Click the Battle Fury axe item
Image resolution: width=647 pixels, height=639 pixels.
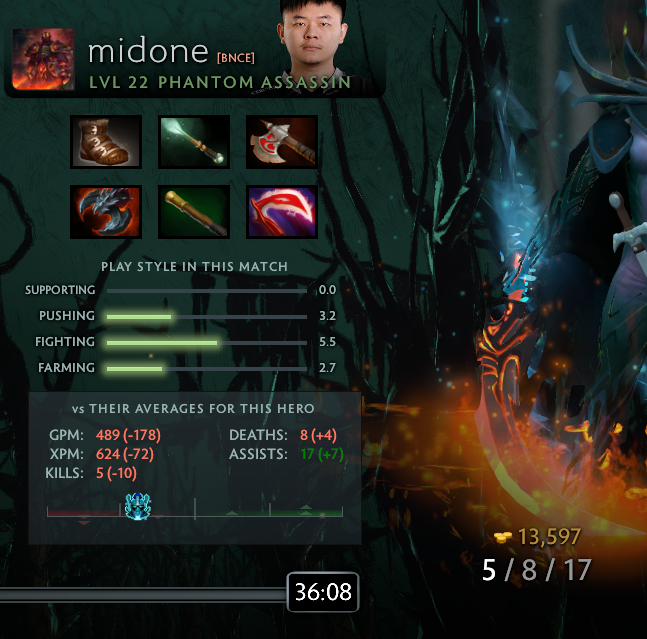282,142
